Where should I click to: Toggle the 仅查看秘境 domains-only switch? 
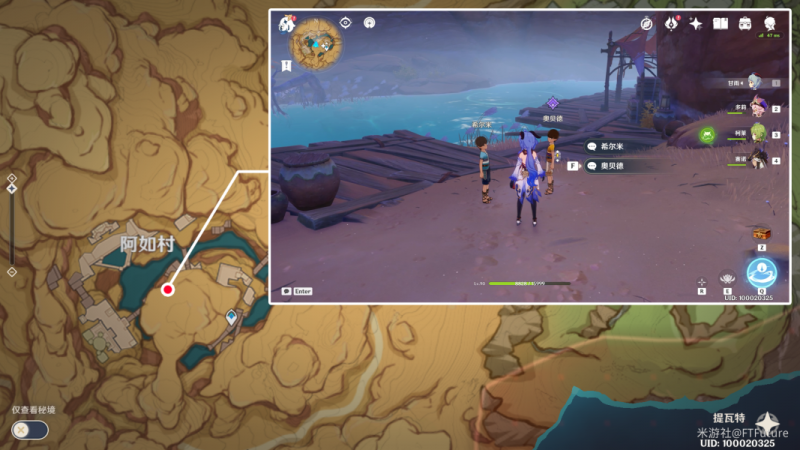pos(29,430)
